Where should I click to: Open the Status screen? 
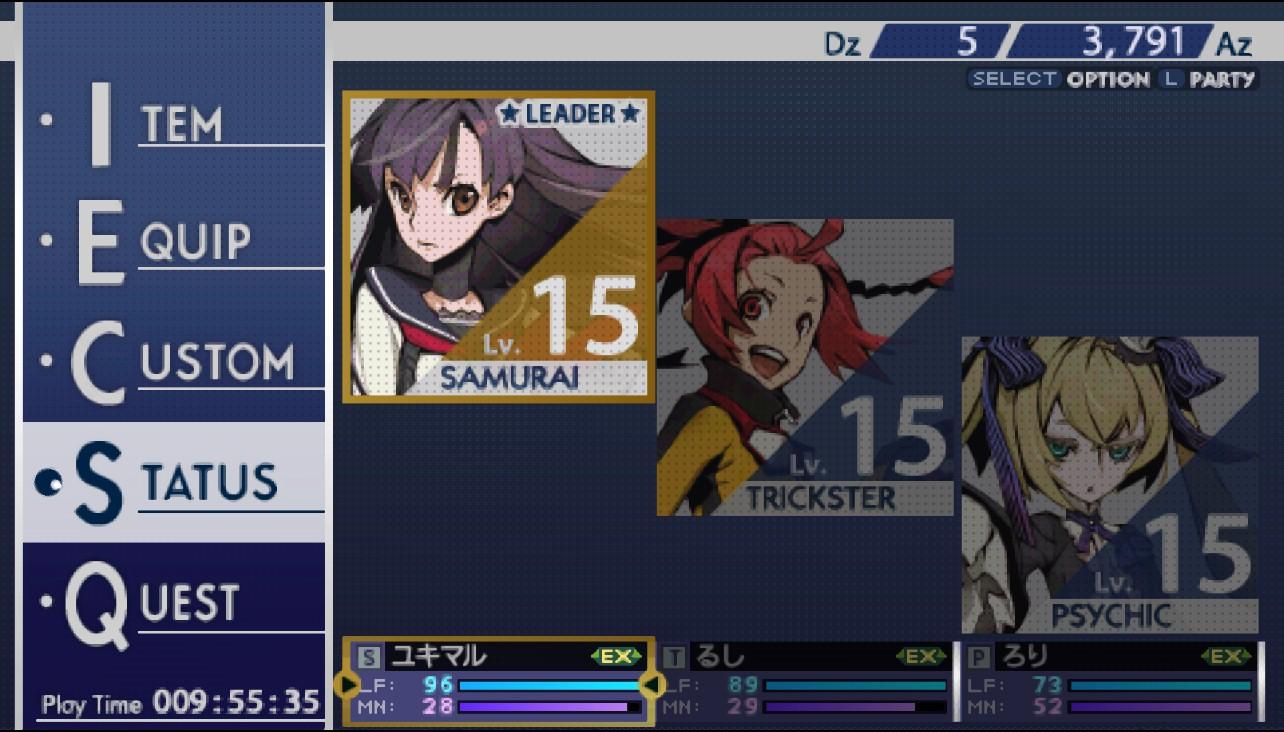click(x=175, y=483)
